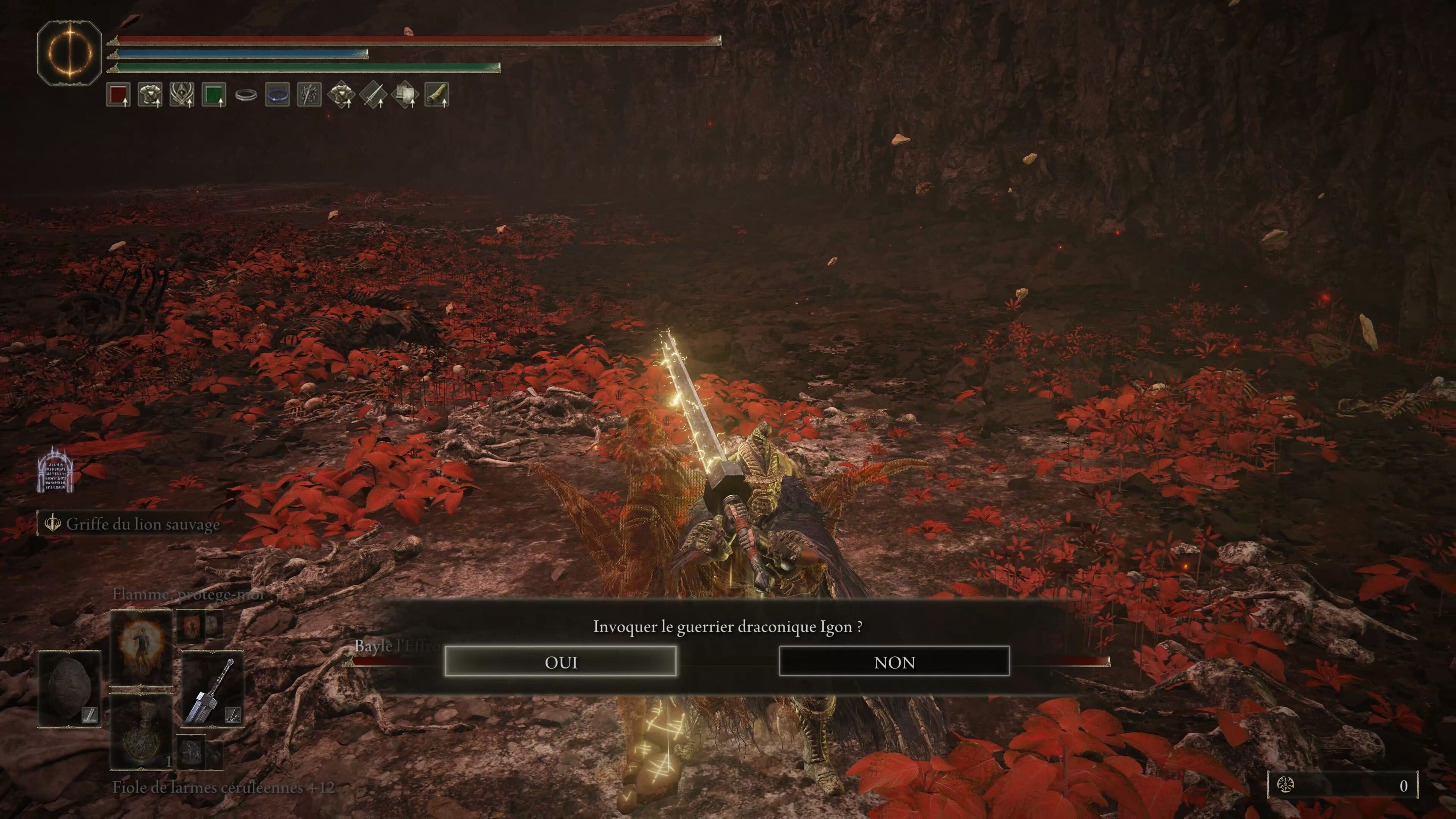The width and height of the screenshot is (1456, 819).
Task: Decline summoning by choosing NON
Action: (x=895, y=662)
